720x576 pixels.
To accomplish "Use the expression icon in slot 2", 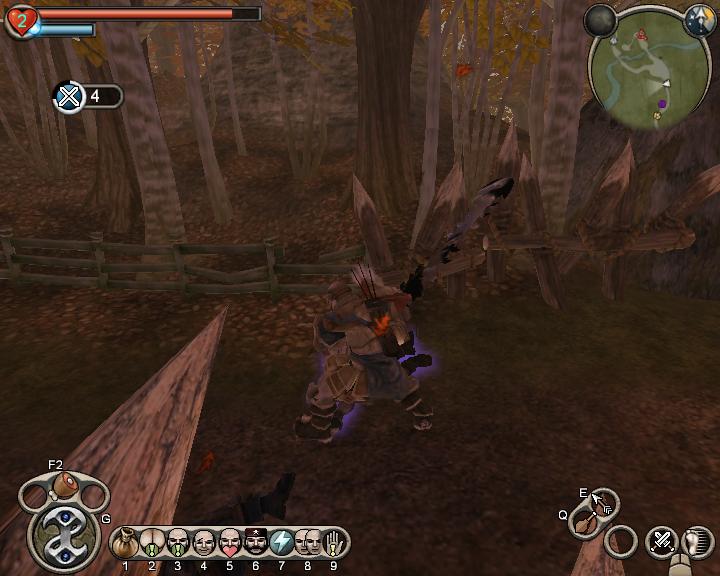I will click(x=152, y=544).
